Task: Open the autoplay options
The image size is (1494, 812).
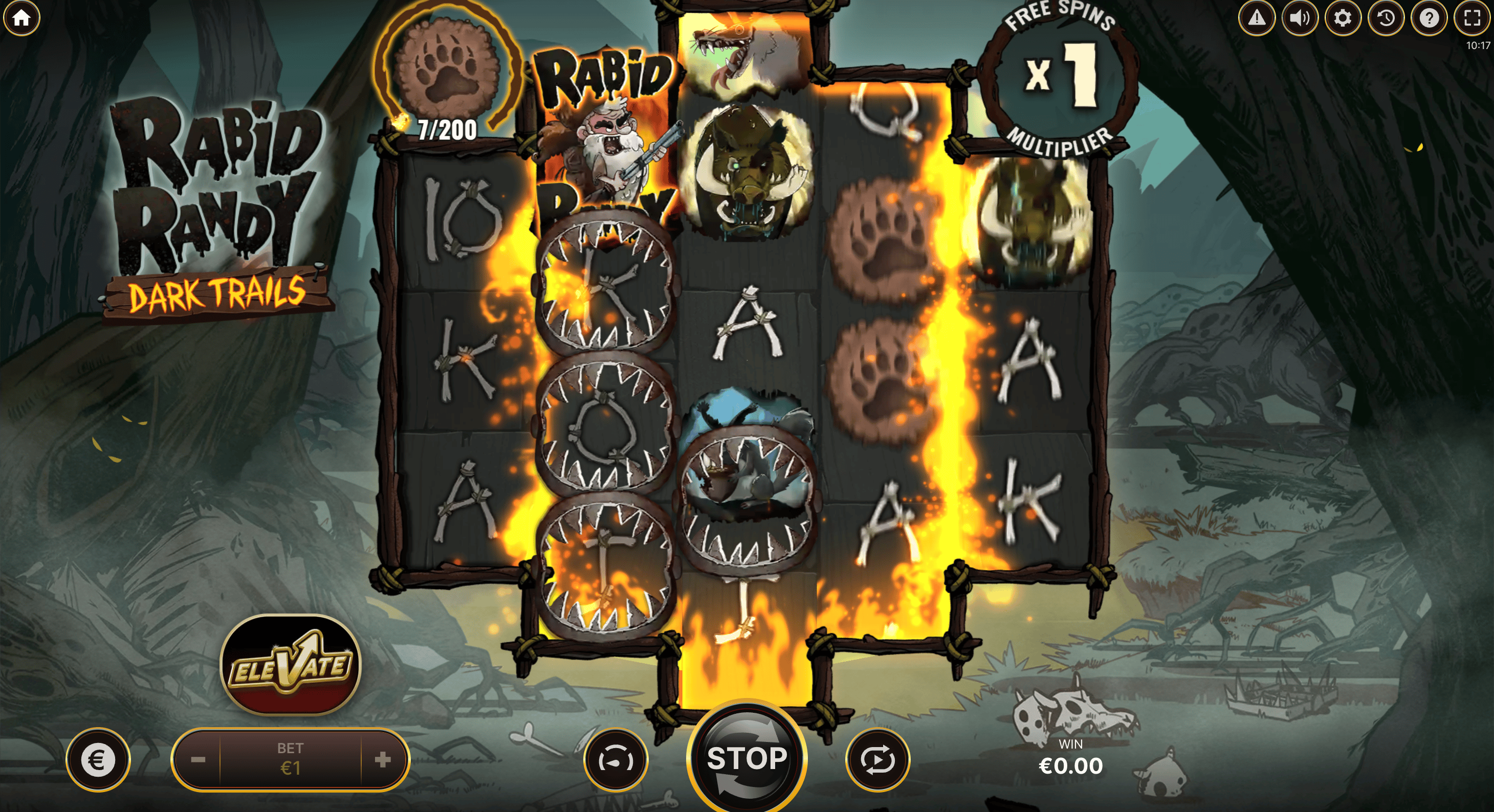Action: (x=877, y=759)
